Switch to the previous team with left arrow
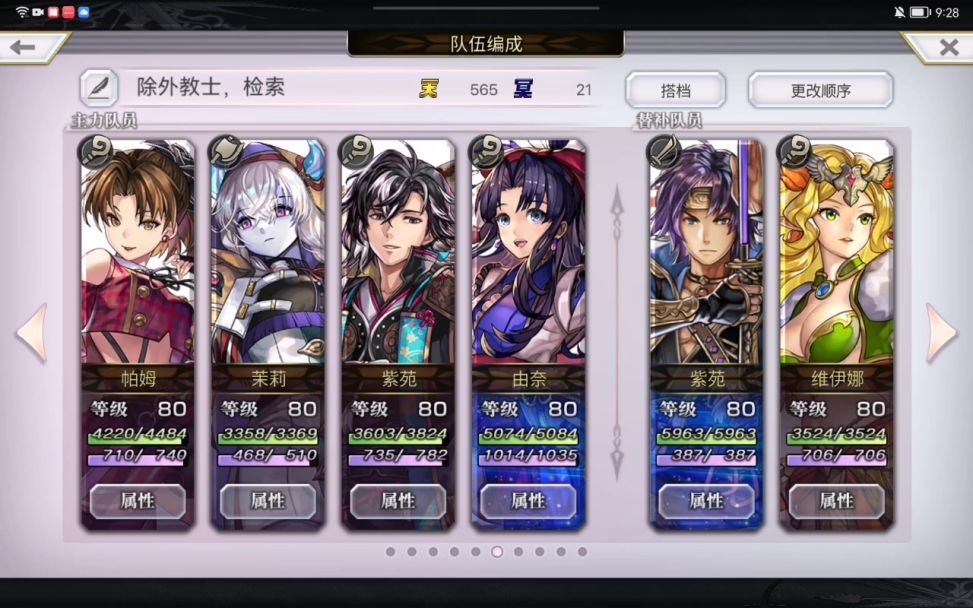The width and height of the screenshot is (973, 608). [32, 332]
